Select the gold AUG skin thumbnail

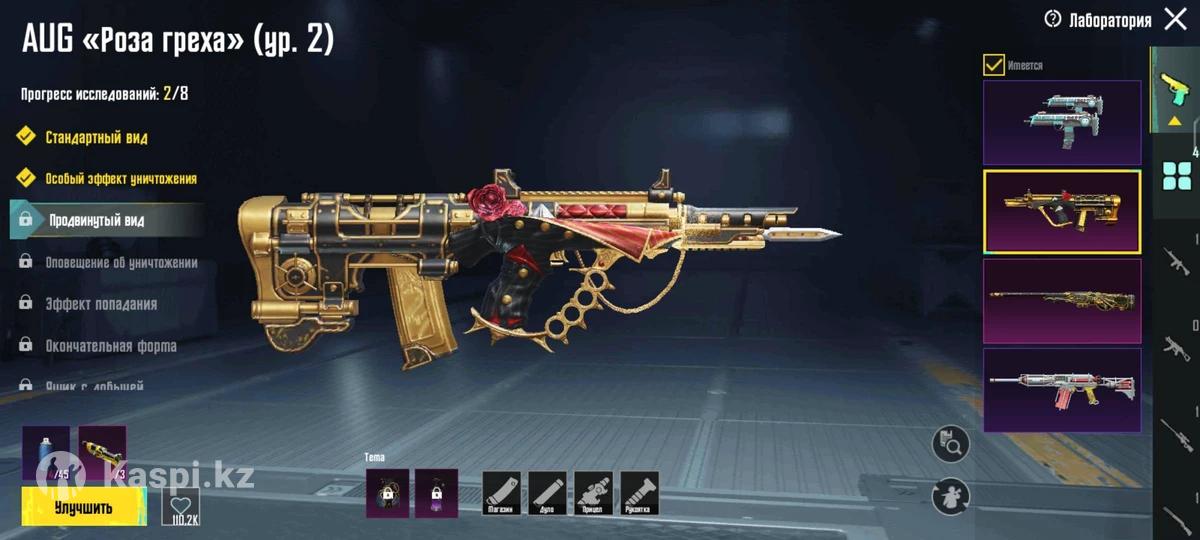click(x=1062, y=212)
